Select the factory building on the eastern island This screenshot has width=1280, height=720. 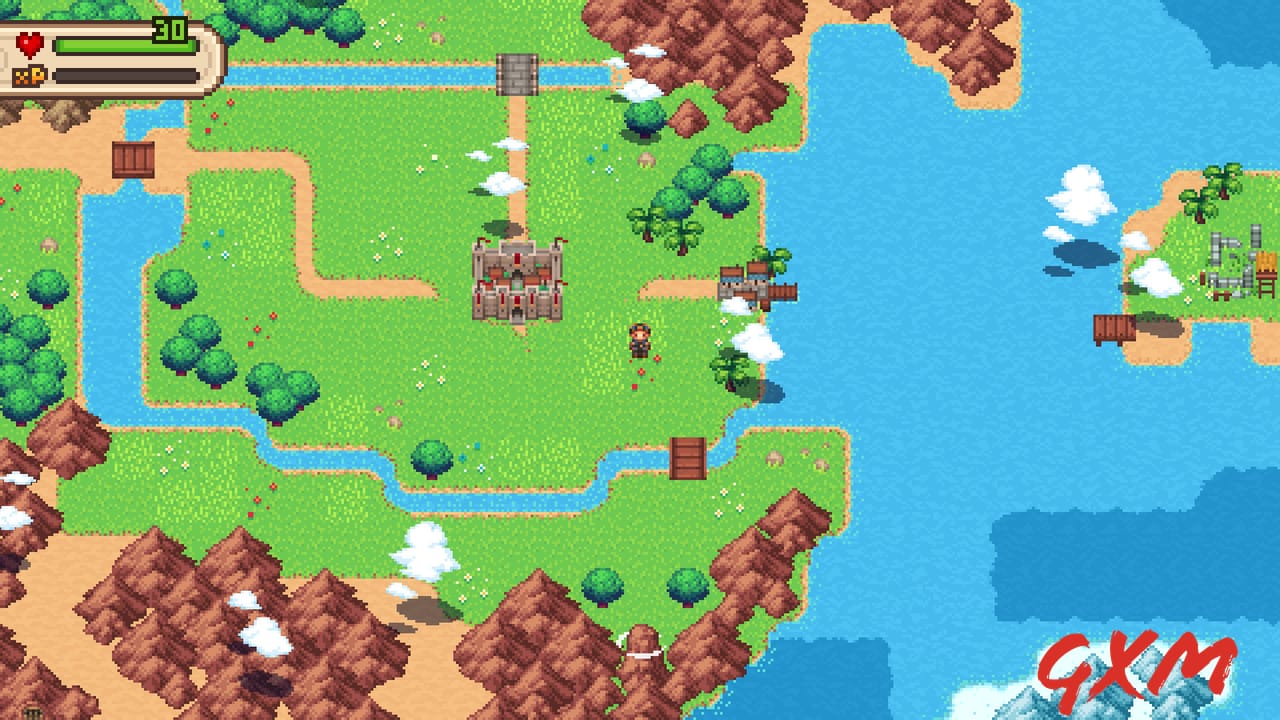click(x=1240, y=260)
